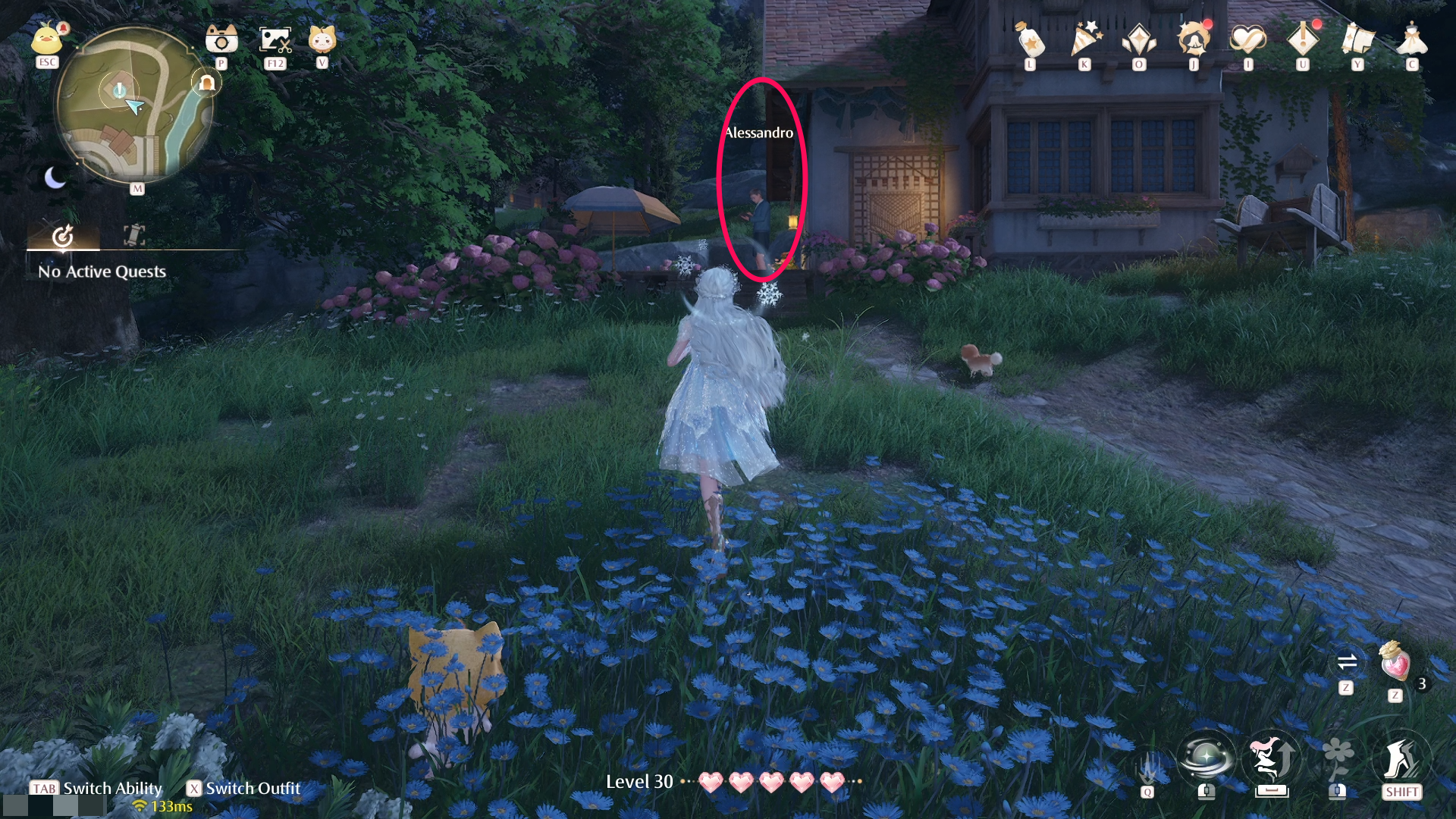The height and width of the screenshot is (819, 1456).
Task: Select the F12 screenshot tool icon
Action: [x=274, y=38]
